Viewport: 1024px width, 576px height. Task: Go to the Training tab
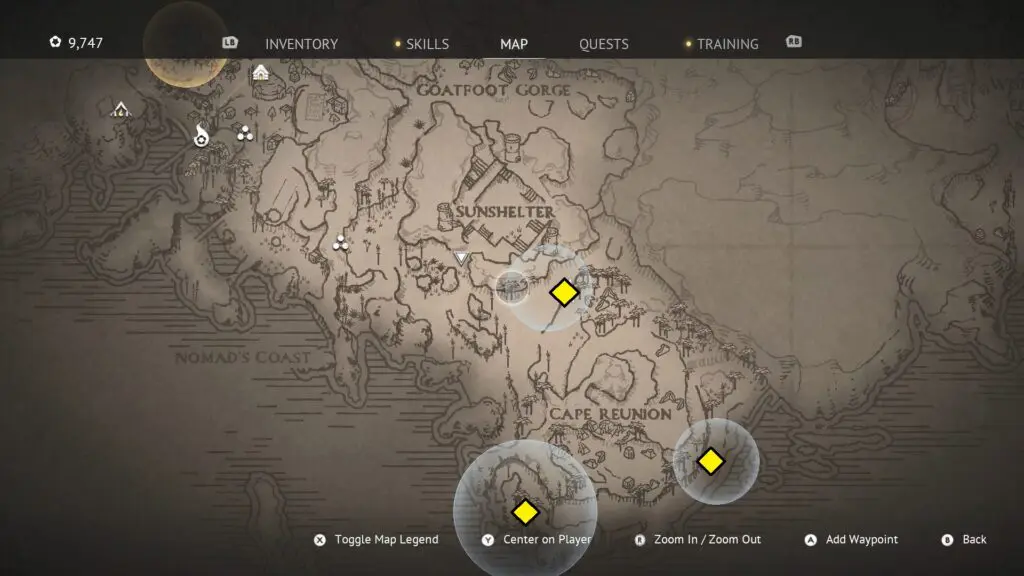coord(727,44)
